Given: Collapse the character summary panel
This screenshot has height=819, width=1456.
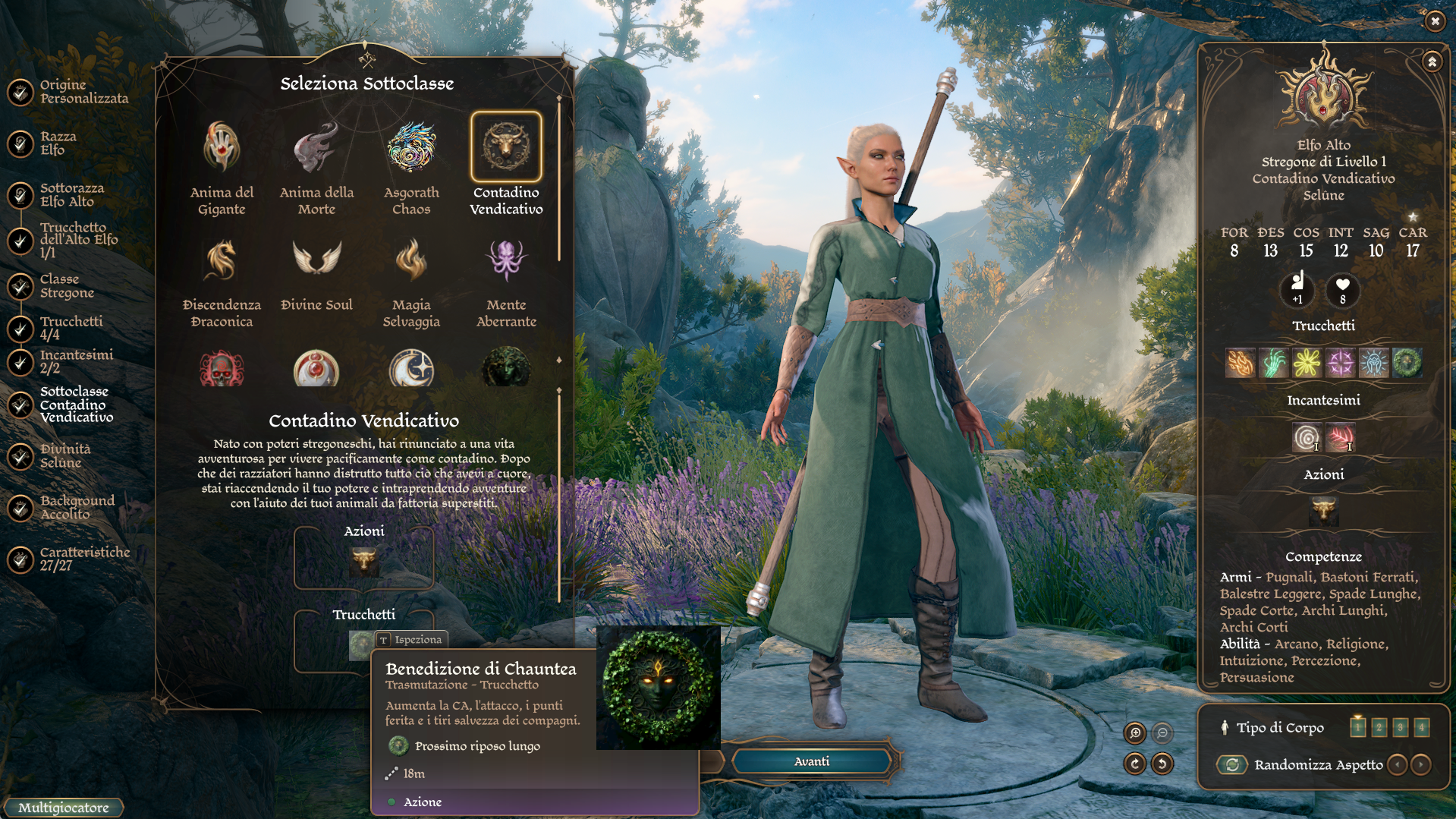Looking at the screenshot, I should [x=1432, y=61].
